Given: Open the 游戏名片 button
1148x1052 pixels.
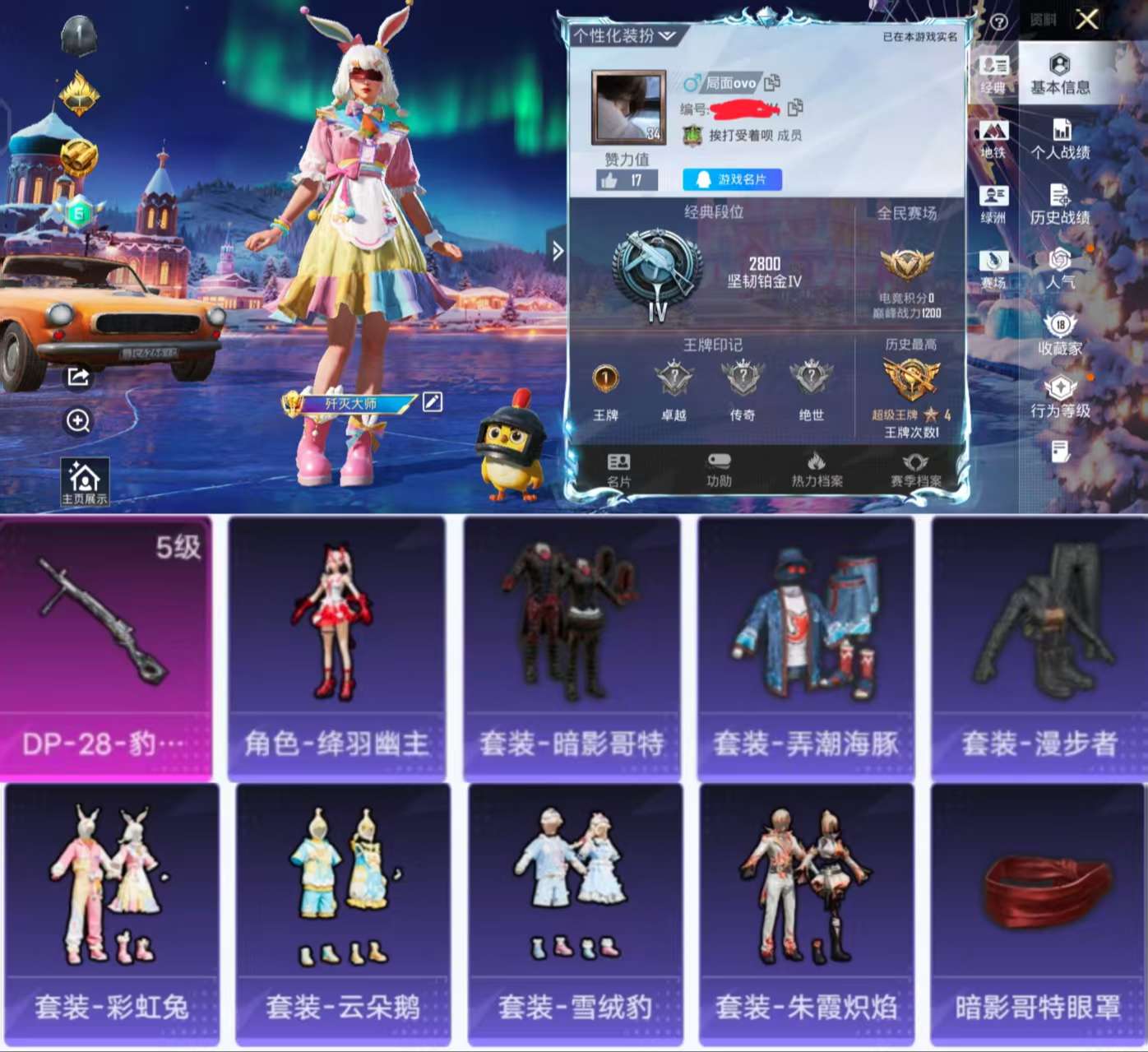Looking at the screenshot, I should coord(732,179).
